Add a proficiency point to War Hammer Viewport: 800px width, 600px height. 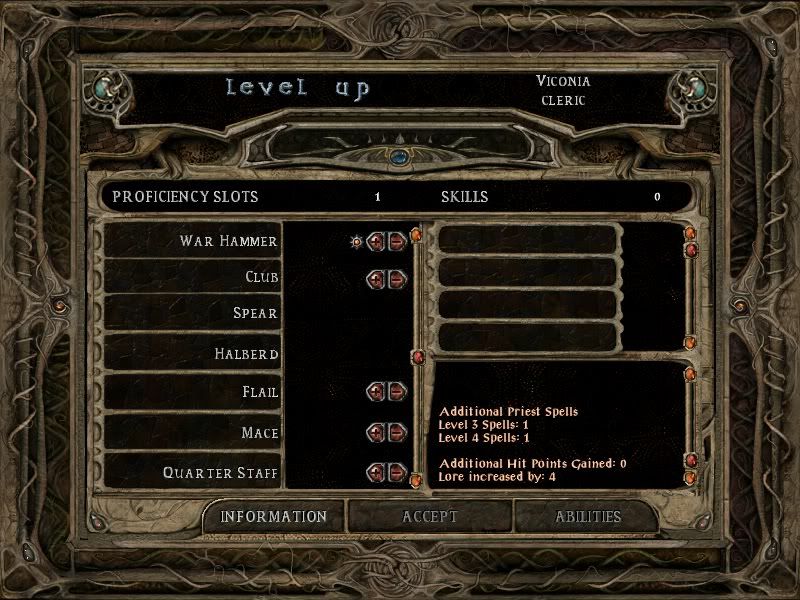pyautogui.click(x=377, y=241)
